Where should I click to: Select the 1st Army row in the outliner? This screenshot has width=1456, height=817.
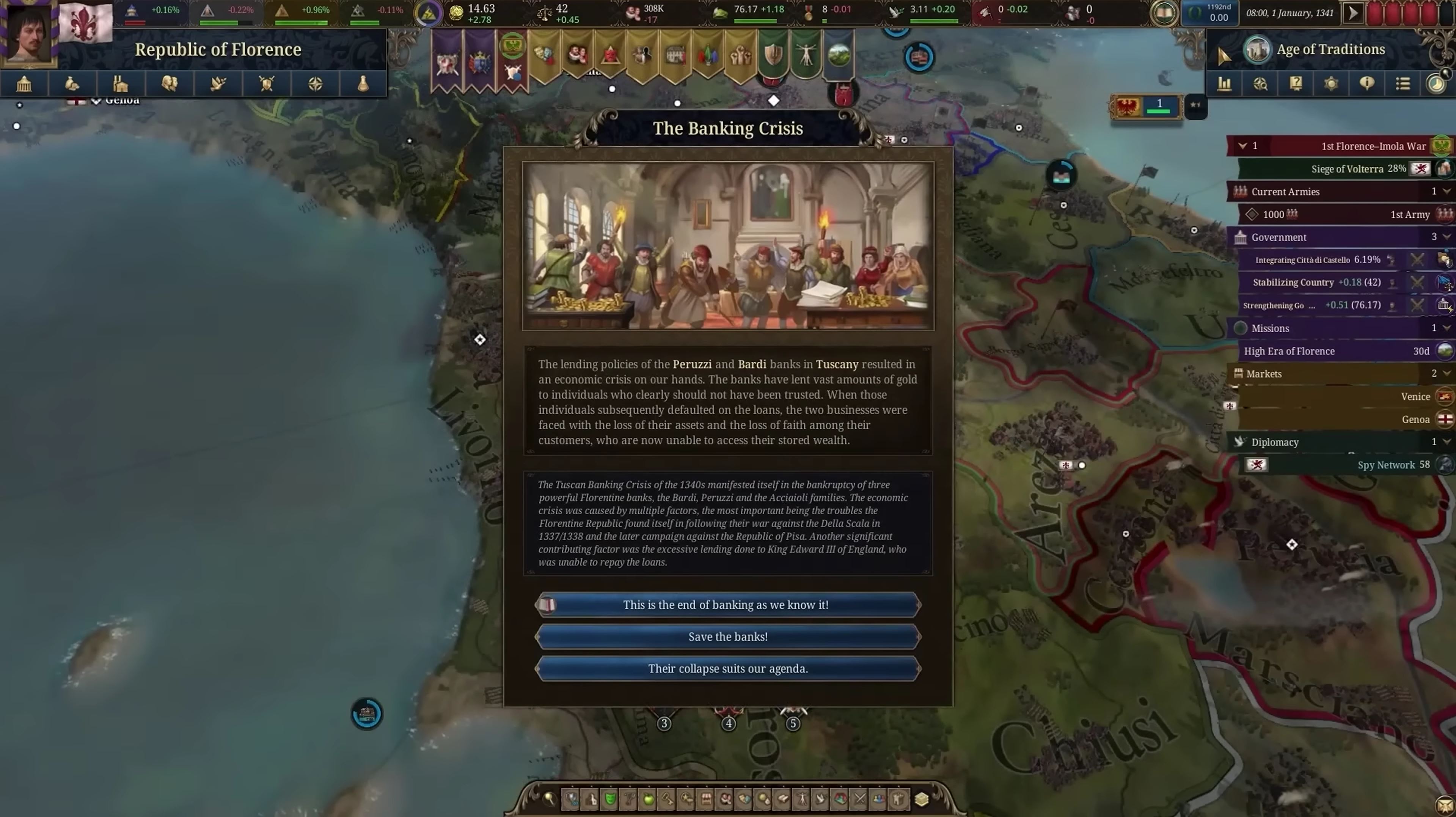coord(1345,214)
